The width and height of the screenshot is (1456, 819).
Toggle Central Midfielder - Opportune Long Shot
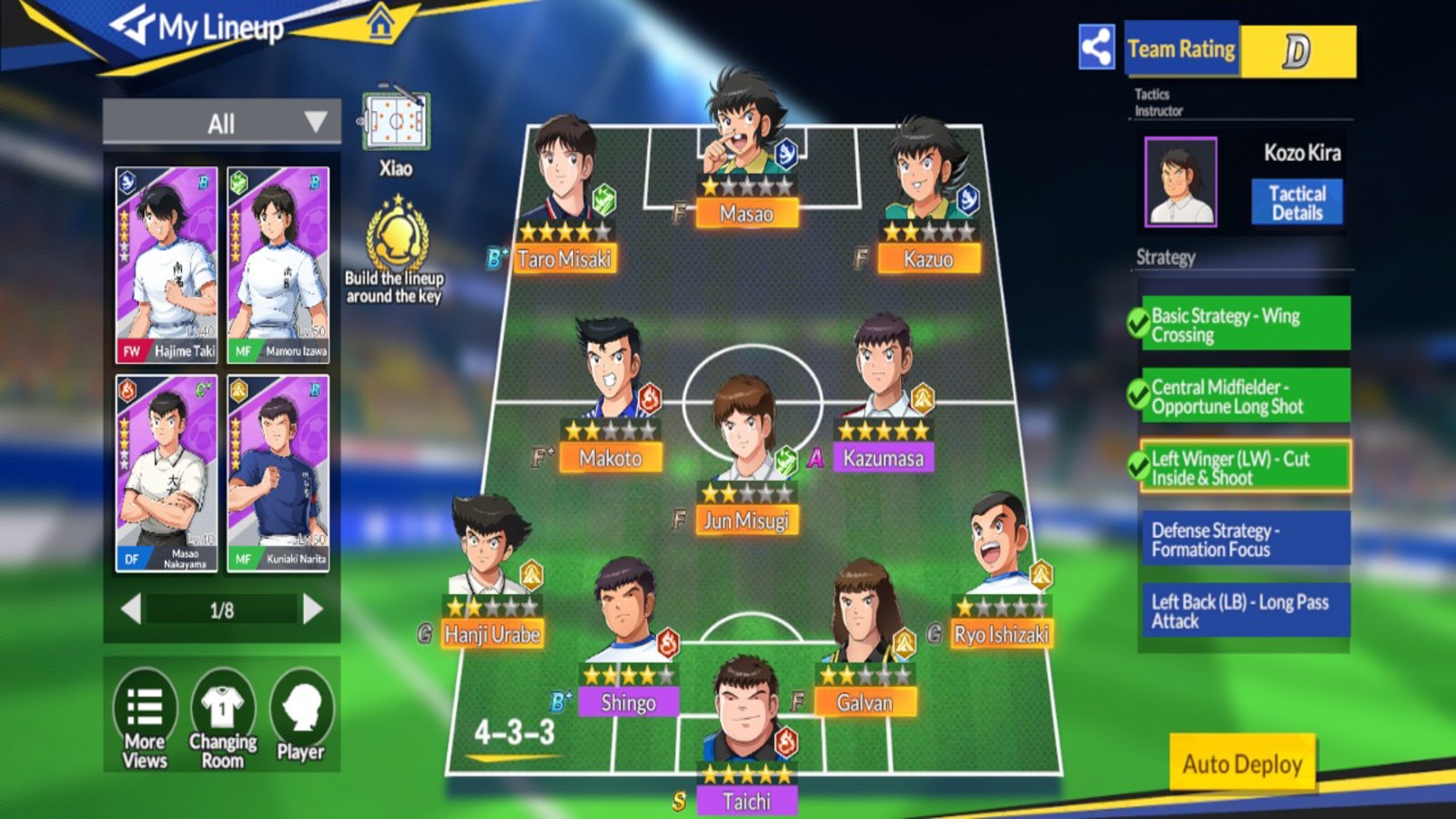tap(1243, 396)
